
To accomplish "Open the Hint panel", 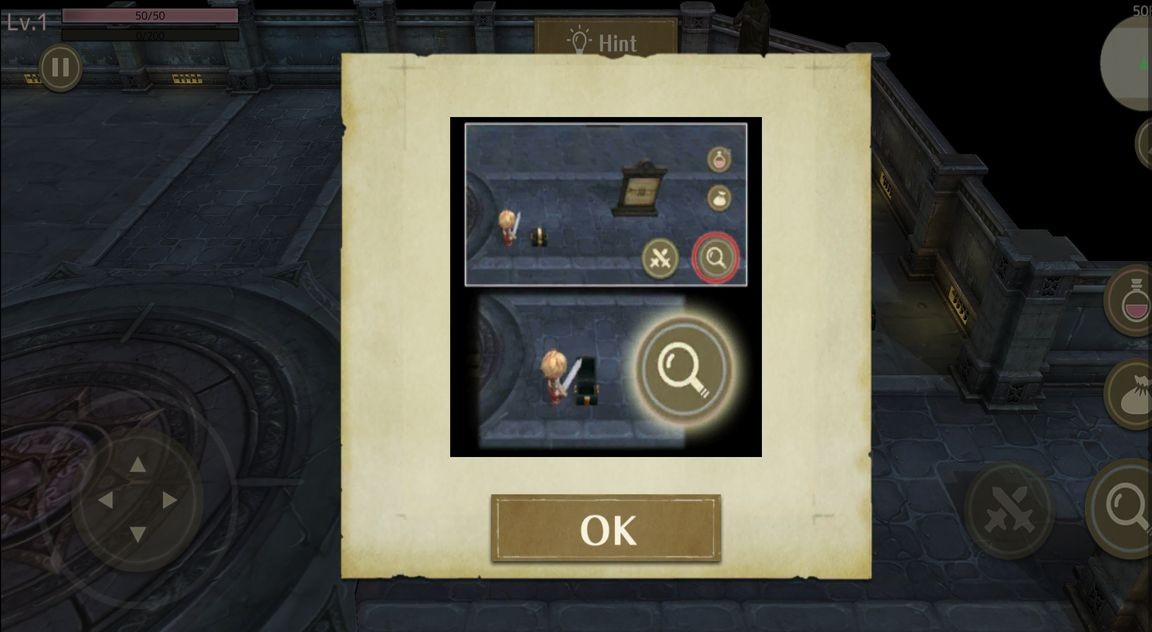I will 604,42.
